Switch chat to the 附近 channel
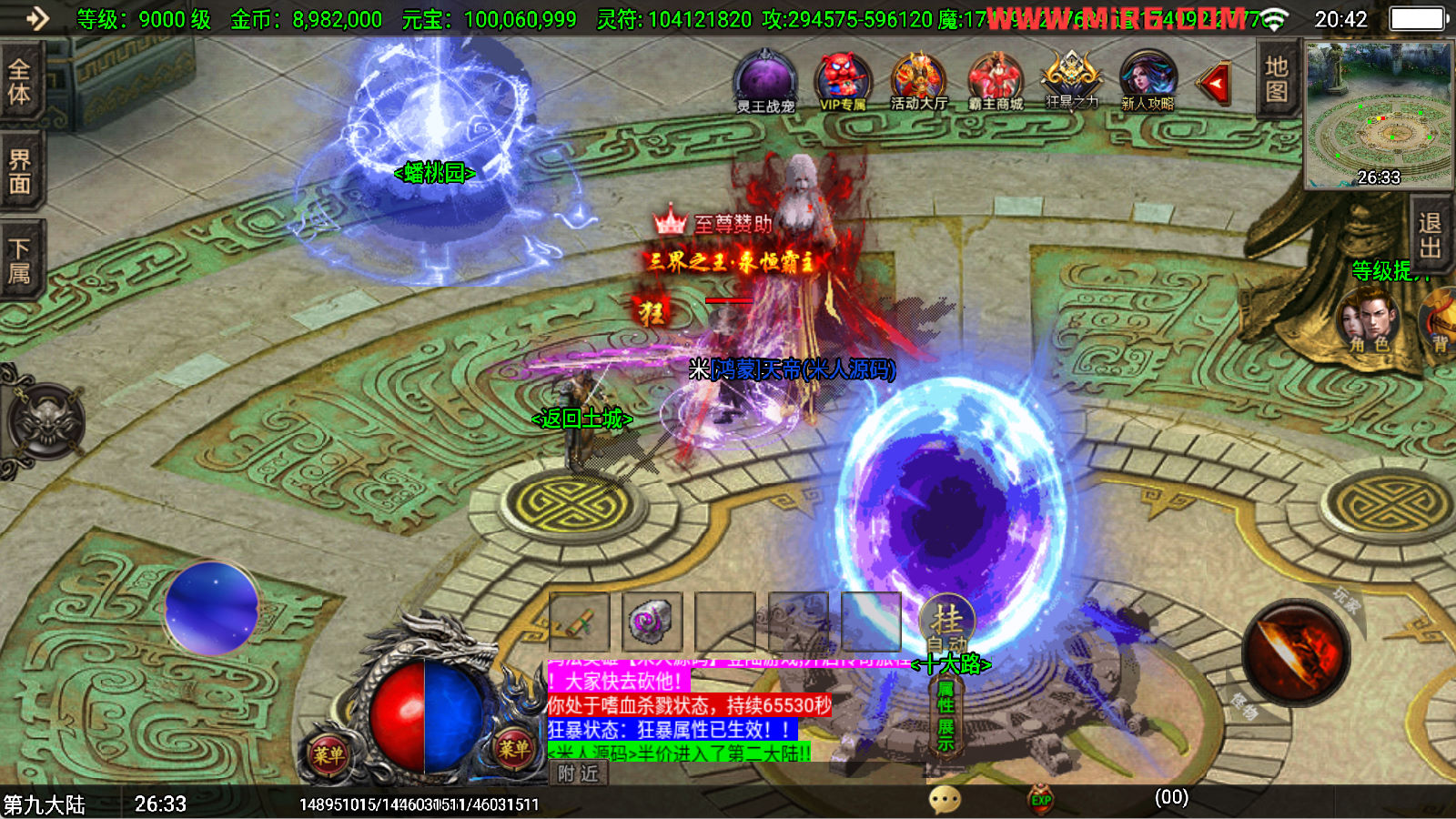The width and height of the screenshot is (1456, 819). 579,773
